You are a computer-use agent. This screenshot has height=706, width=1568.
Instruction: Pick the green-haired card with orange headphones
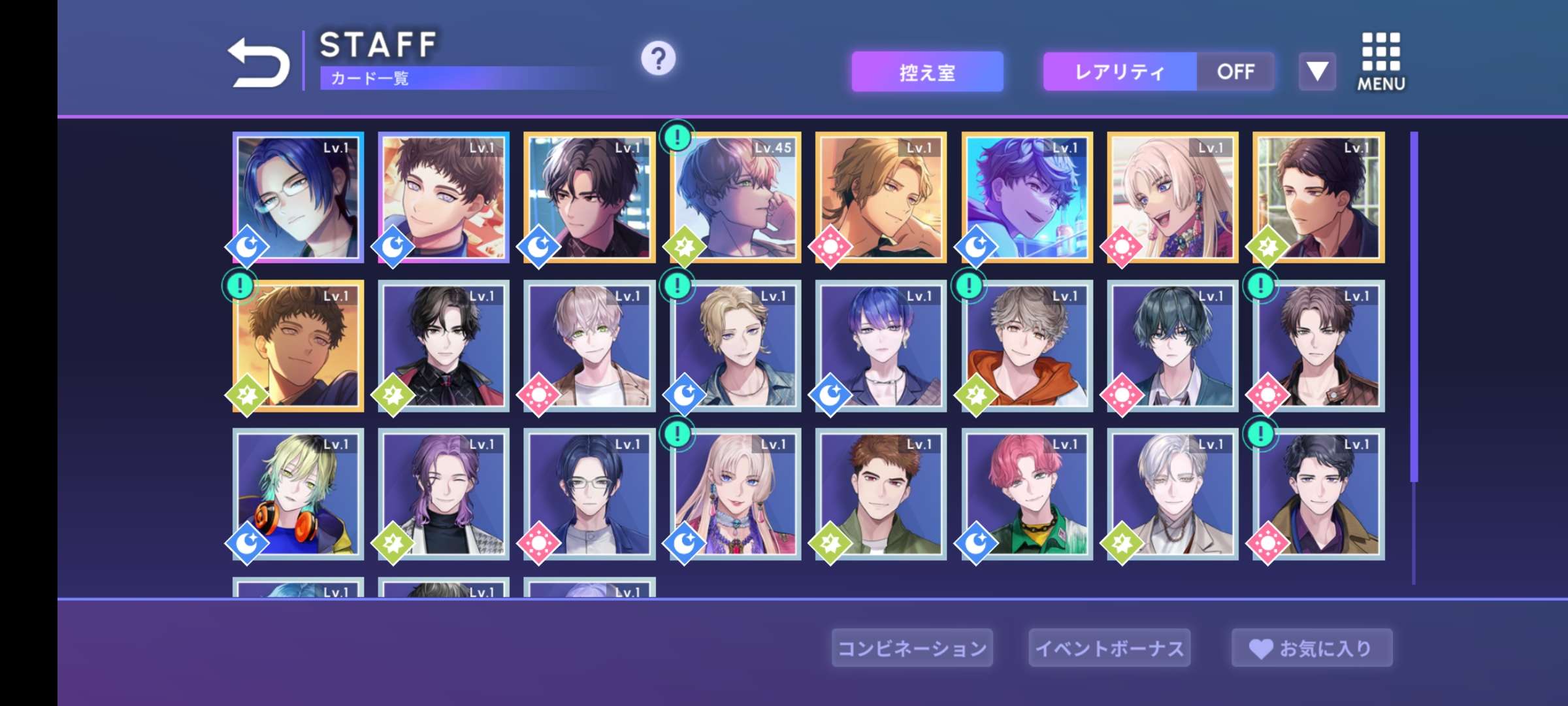[298, 494]
